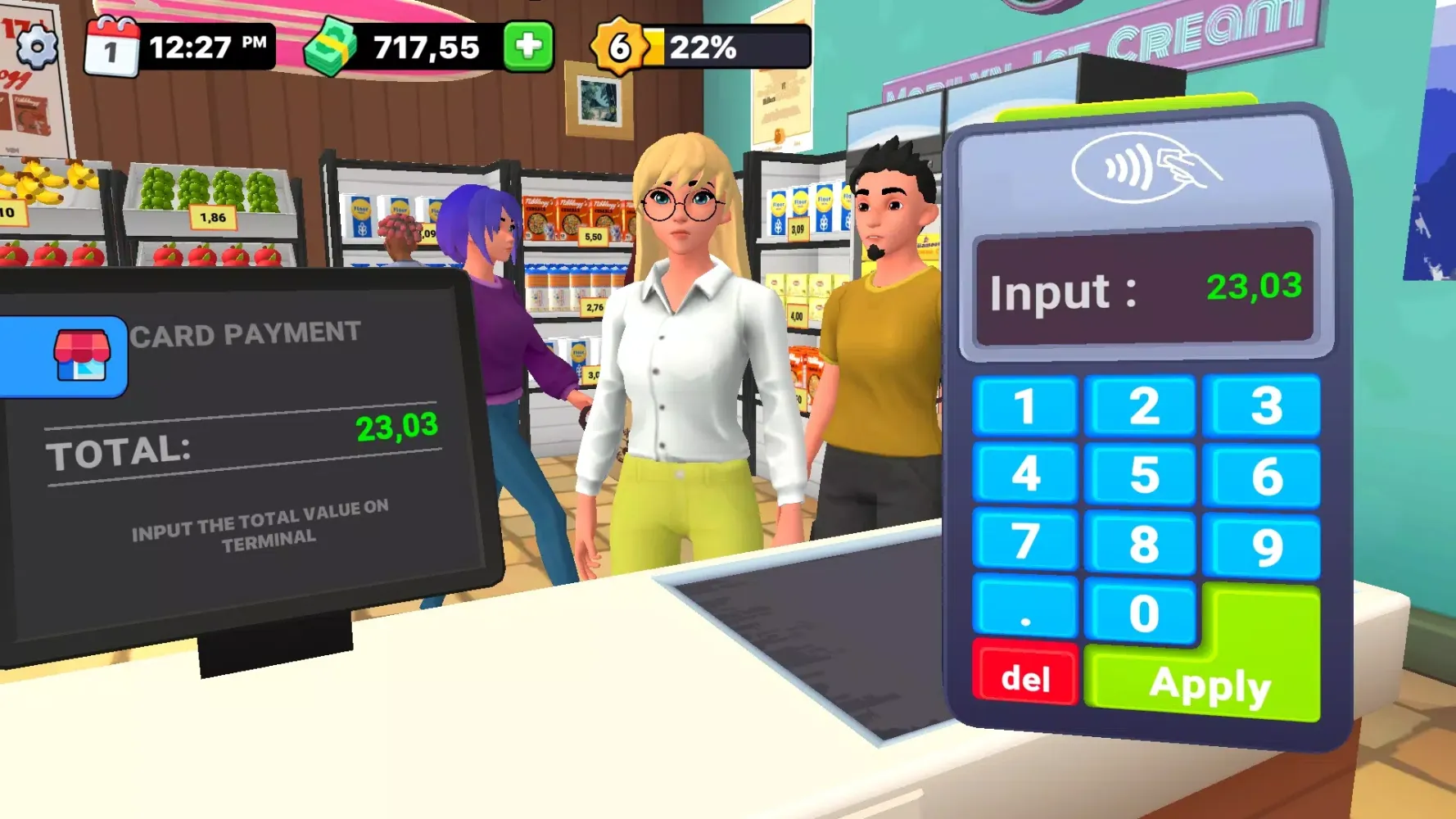1456x819 pixels.
Task: Click the level 6 badge
Action: coord(620,48)
